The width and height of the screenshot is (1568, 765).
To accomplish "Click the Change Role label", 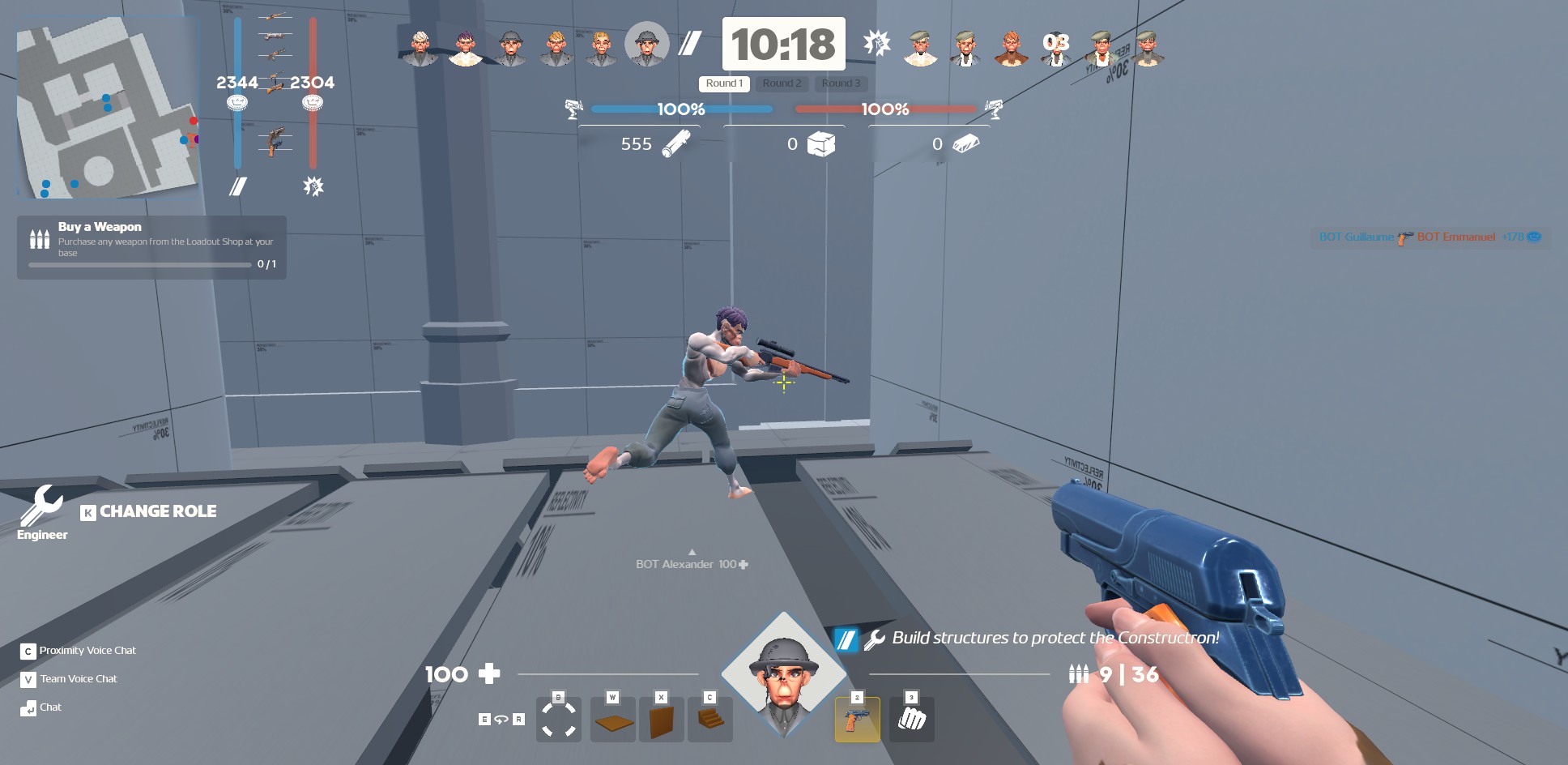I will [157, 511].
